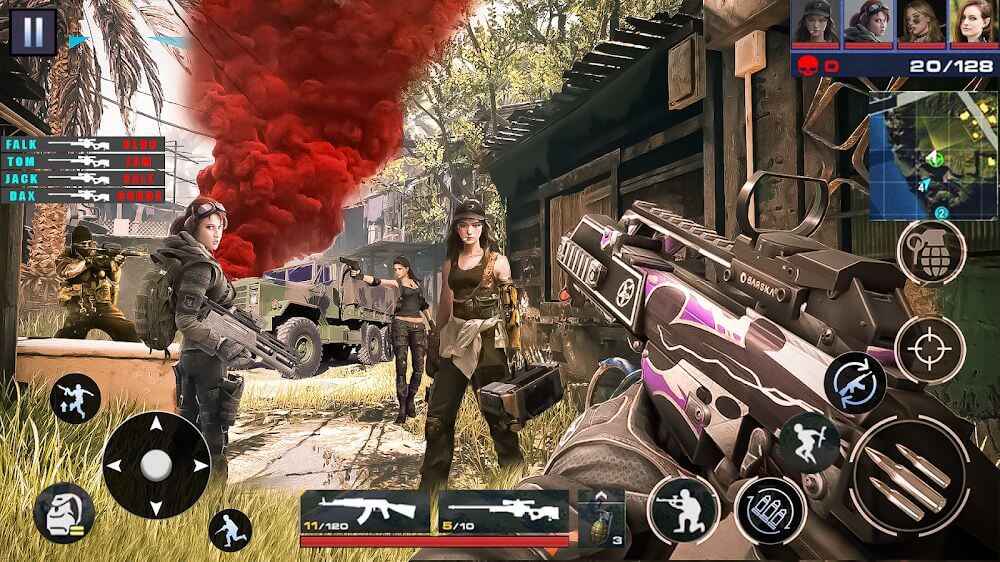Open the minimap
The image size is (1000, 562).
[932, 154]
